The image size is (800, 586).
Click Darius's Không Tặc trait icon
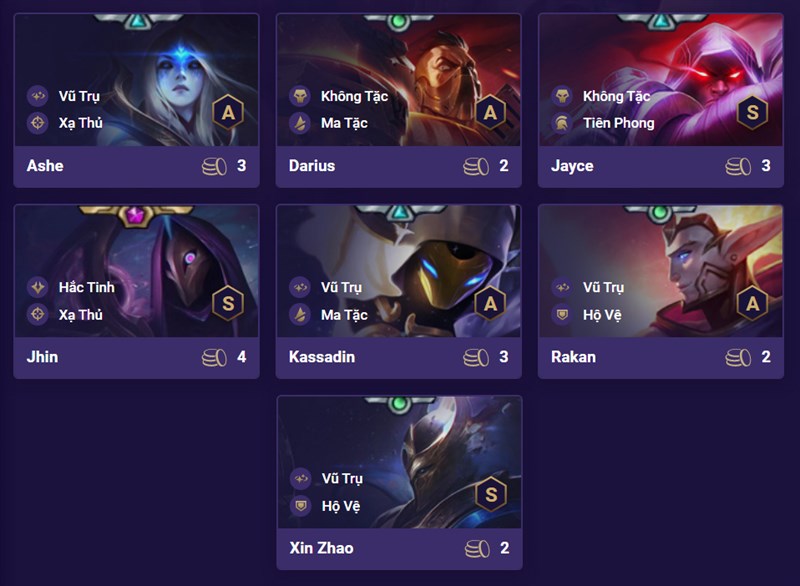300,96
